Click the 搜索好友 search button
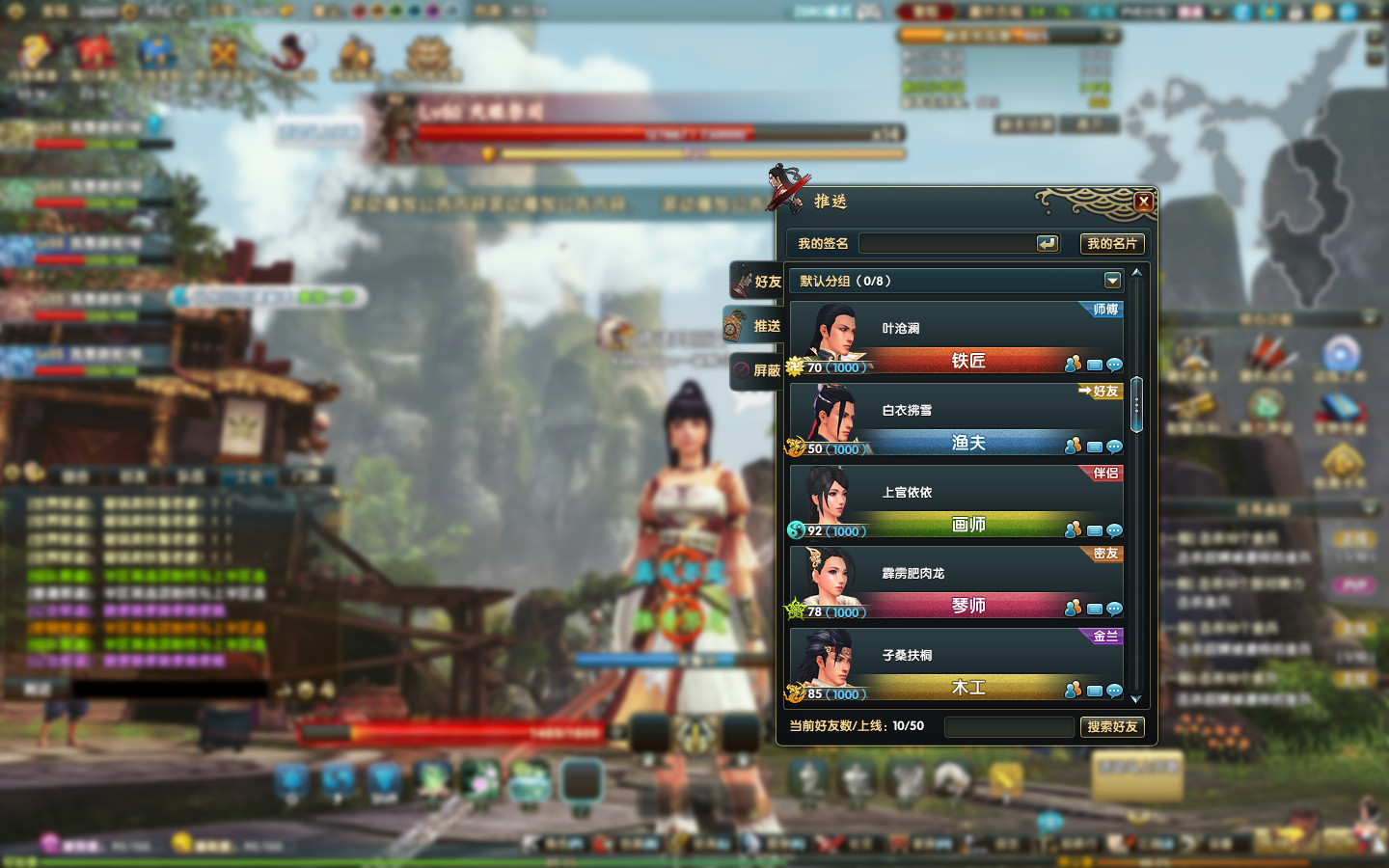 pos(1112,726)
